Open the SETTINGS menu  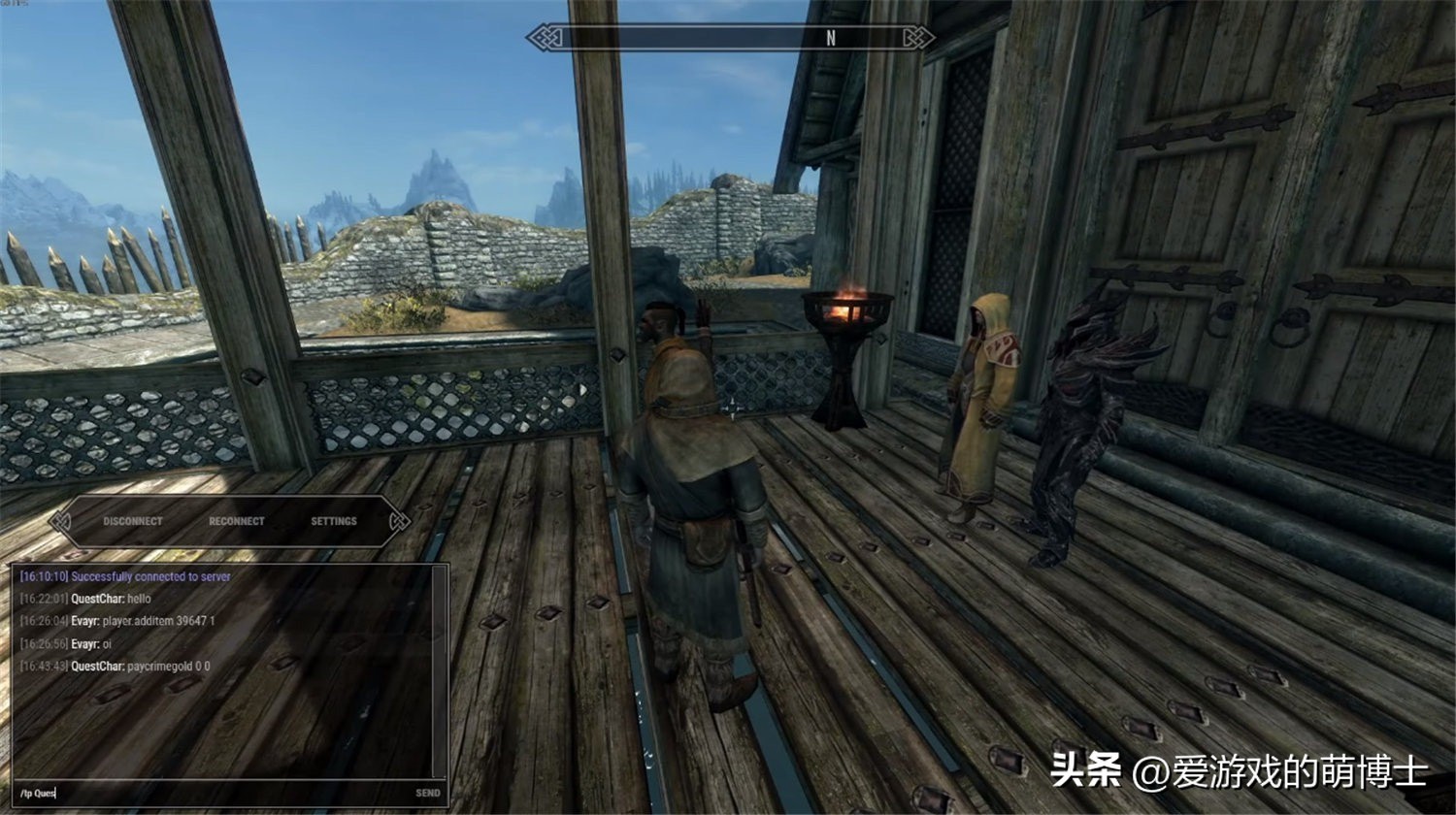[x=333, y=521]
